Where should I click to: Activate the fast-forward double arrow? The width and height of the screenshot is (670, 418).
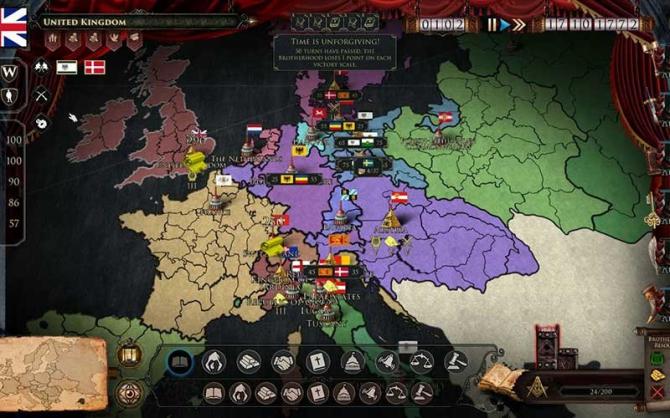tap(519, 25)
